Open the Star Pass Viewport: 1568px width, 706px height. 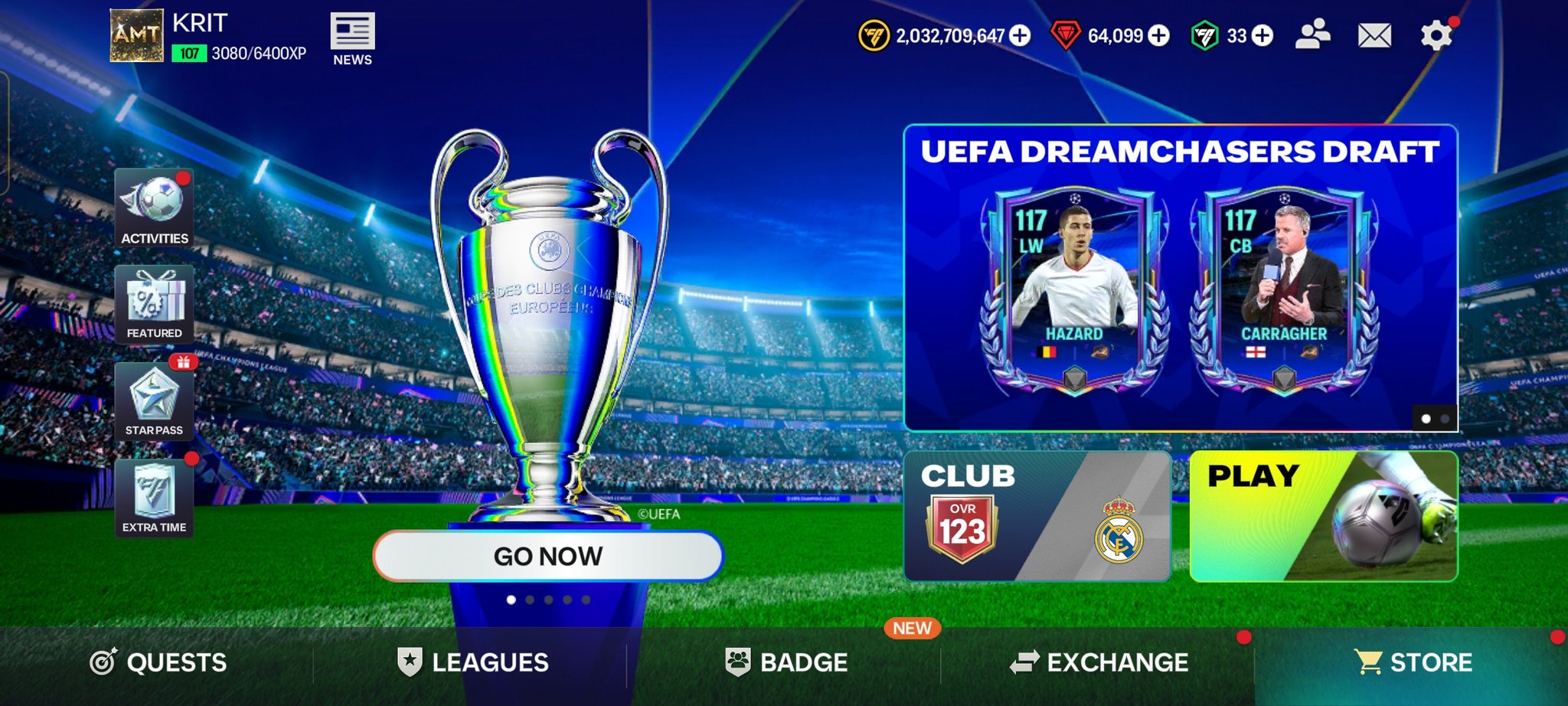coord(154,402)
